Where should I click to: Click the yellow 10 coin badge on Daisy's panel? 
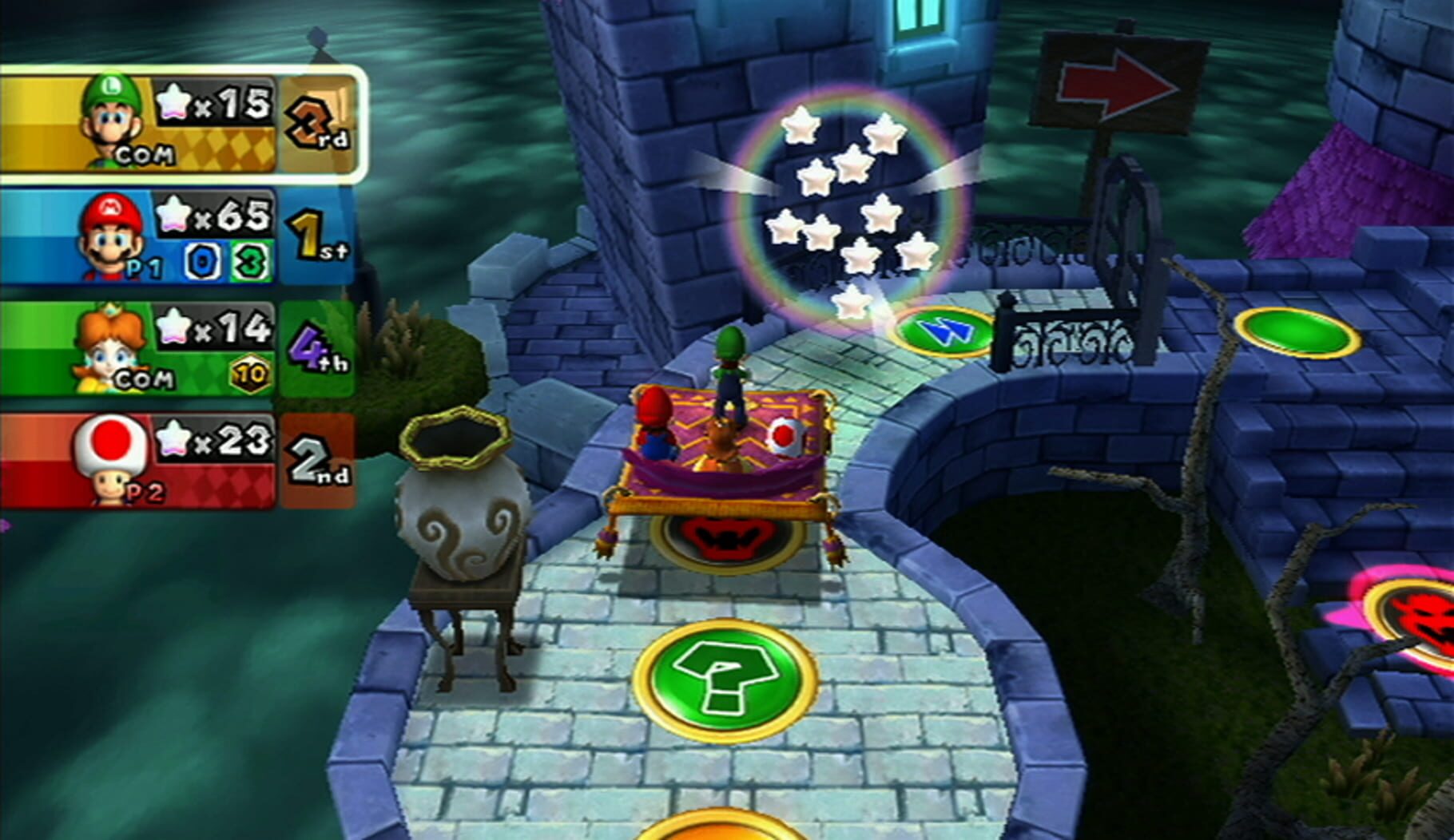tap(248, 372)
